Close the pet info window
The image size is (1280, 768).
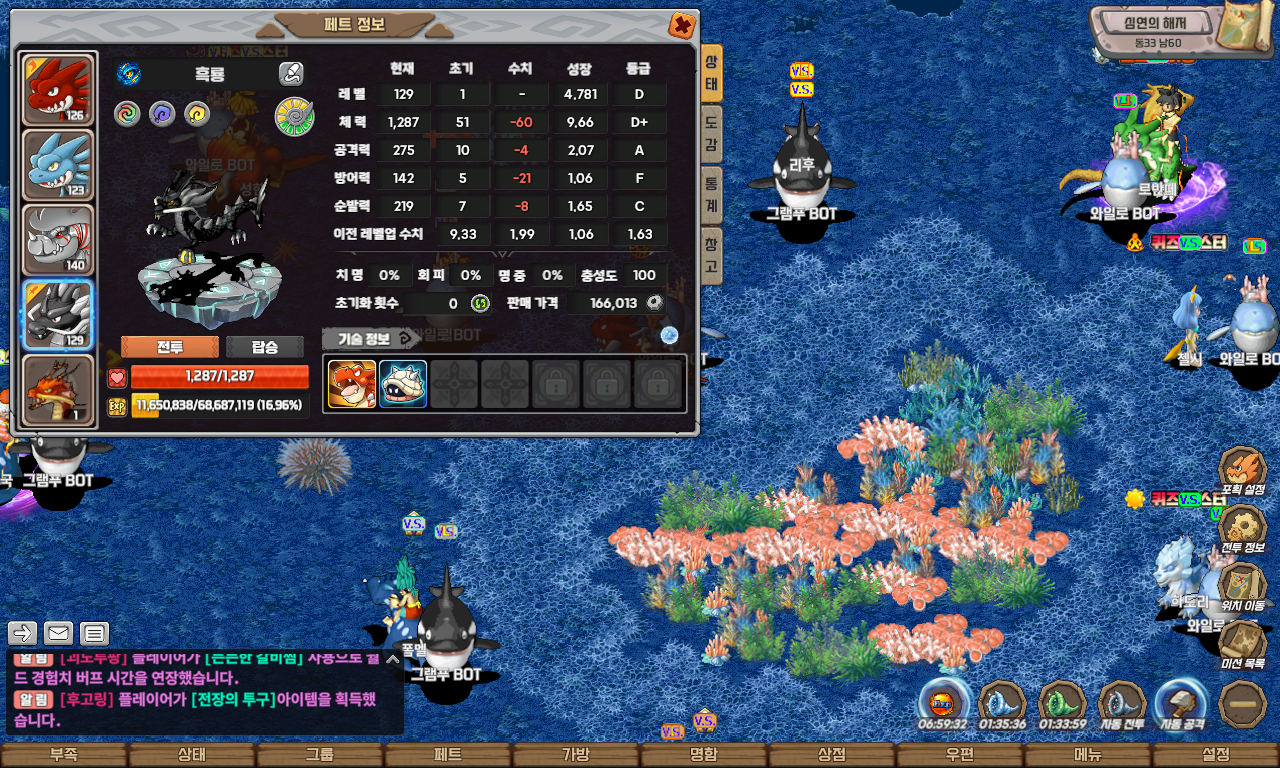681,25
